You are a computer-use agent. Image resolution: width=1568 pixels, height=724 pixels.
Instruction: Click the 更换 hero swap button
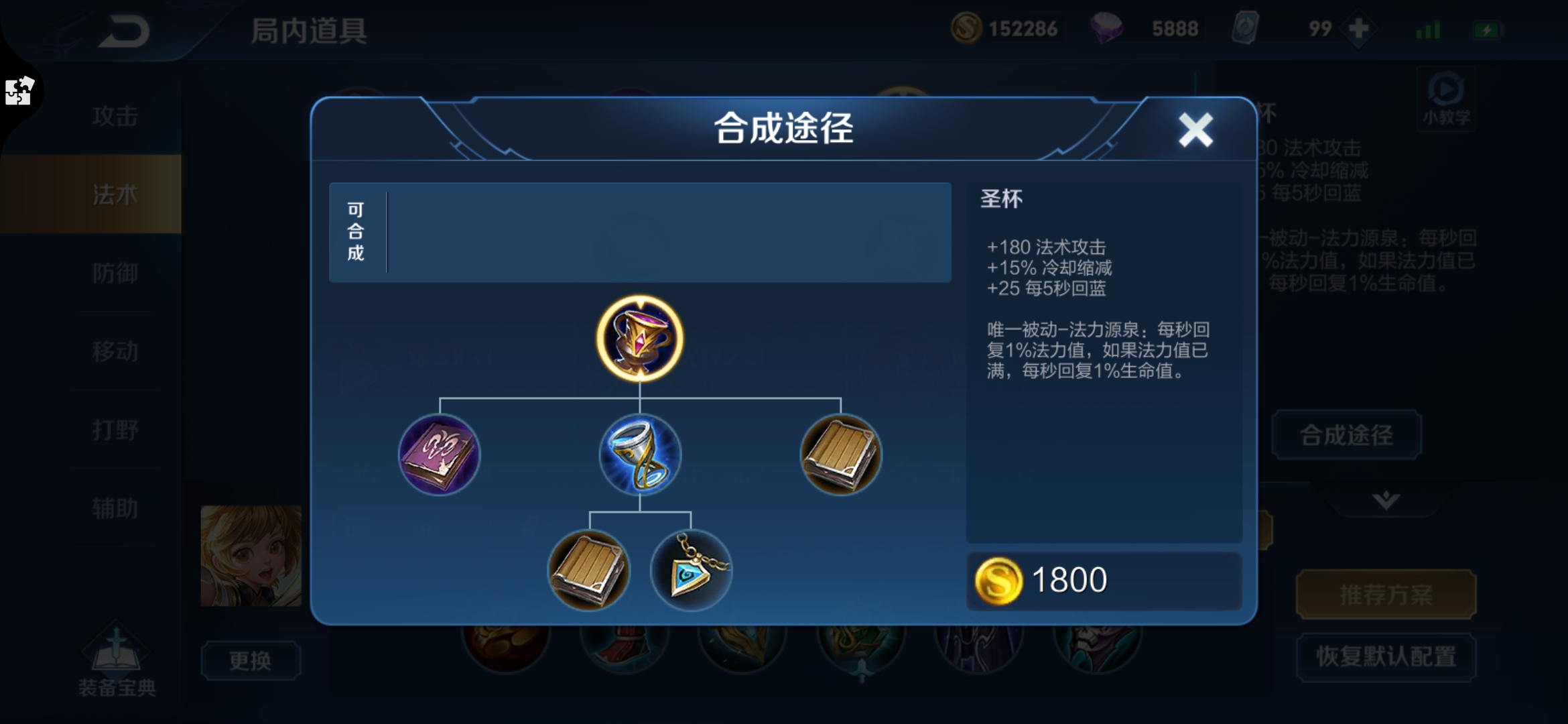tap(251, 660)
